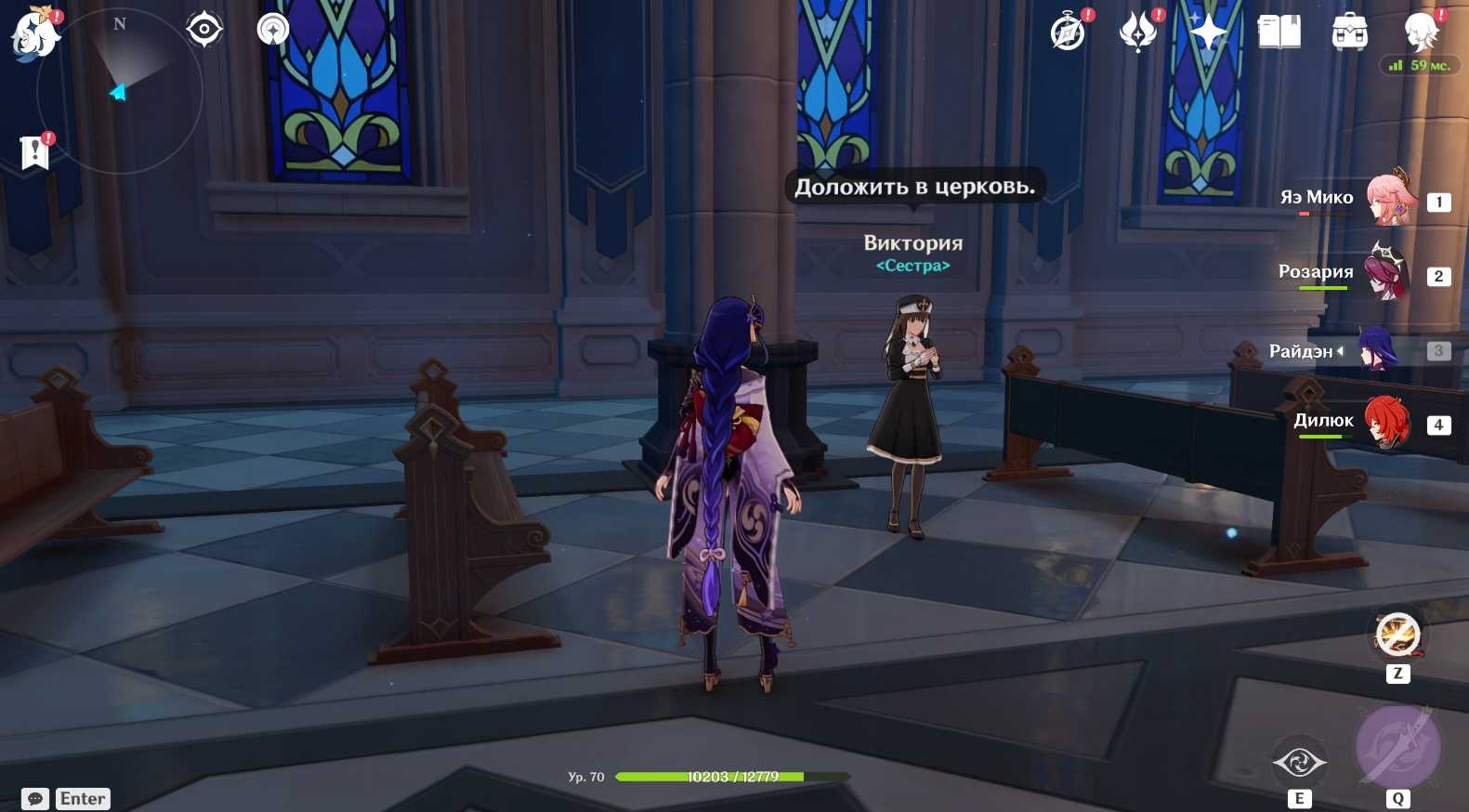Click the round compass-style icon near the minimap
1469x812 pixels.
[x=273, y=30]
